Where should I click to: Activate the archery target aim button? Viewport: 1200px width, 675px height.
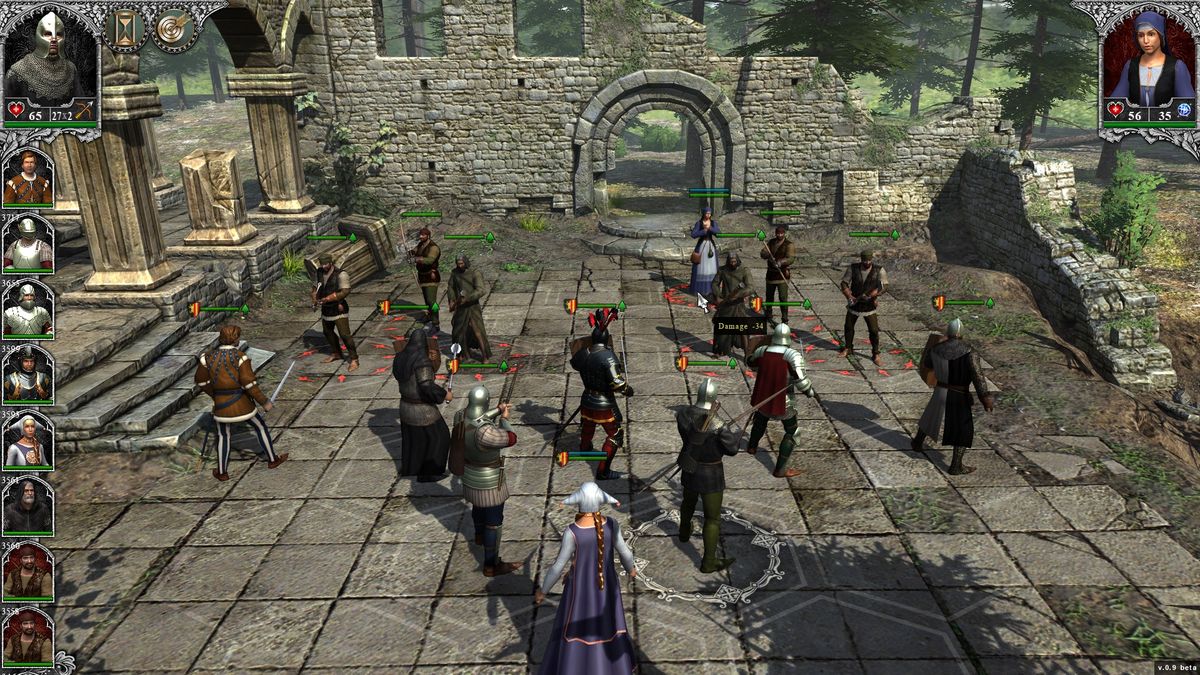coord(174,28)
